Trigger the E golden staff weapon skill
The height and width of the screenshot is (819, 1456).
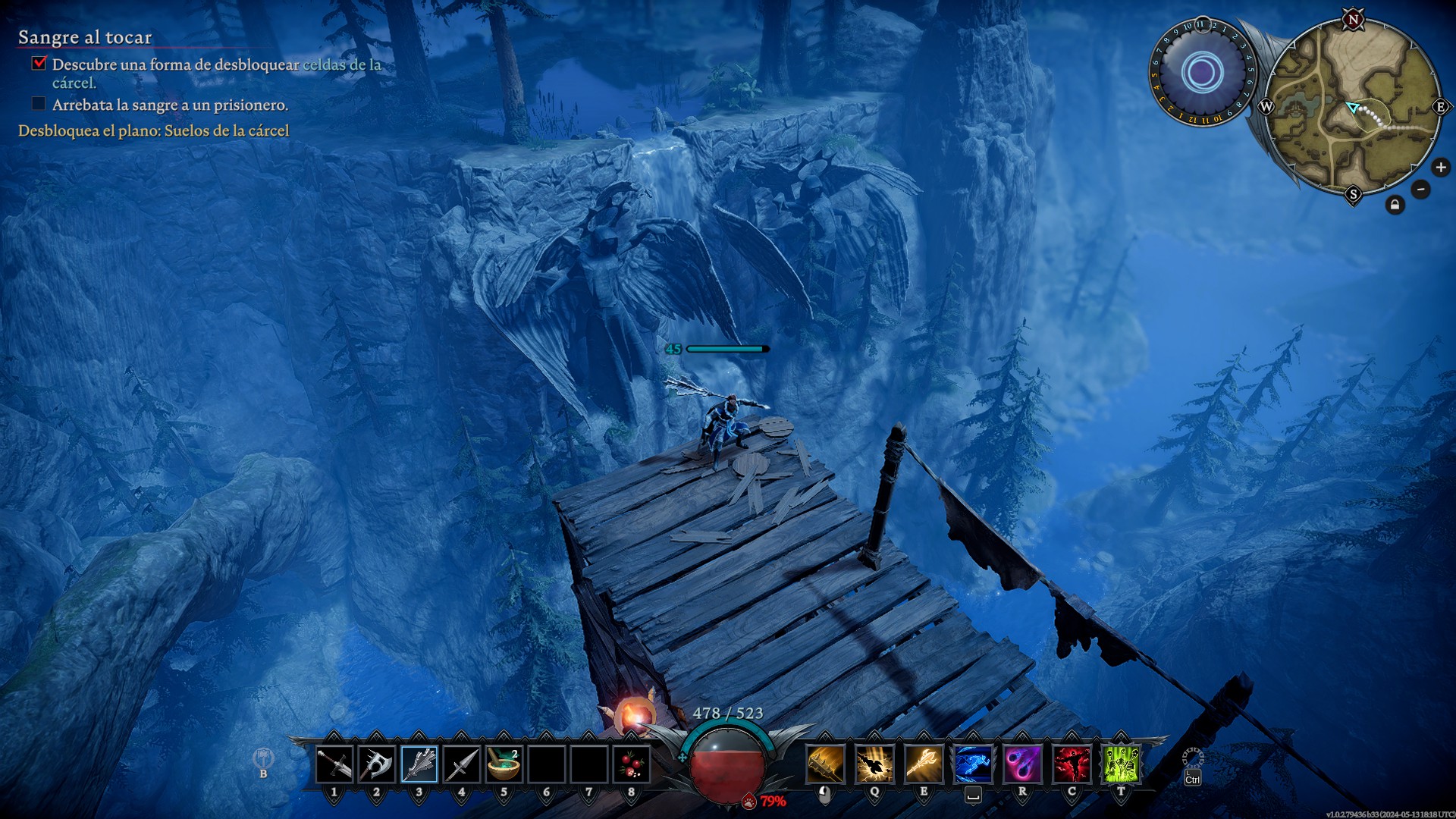click(x=924, y=764)
